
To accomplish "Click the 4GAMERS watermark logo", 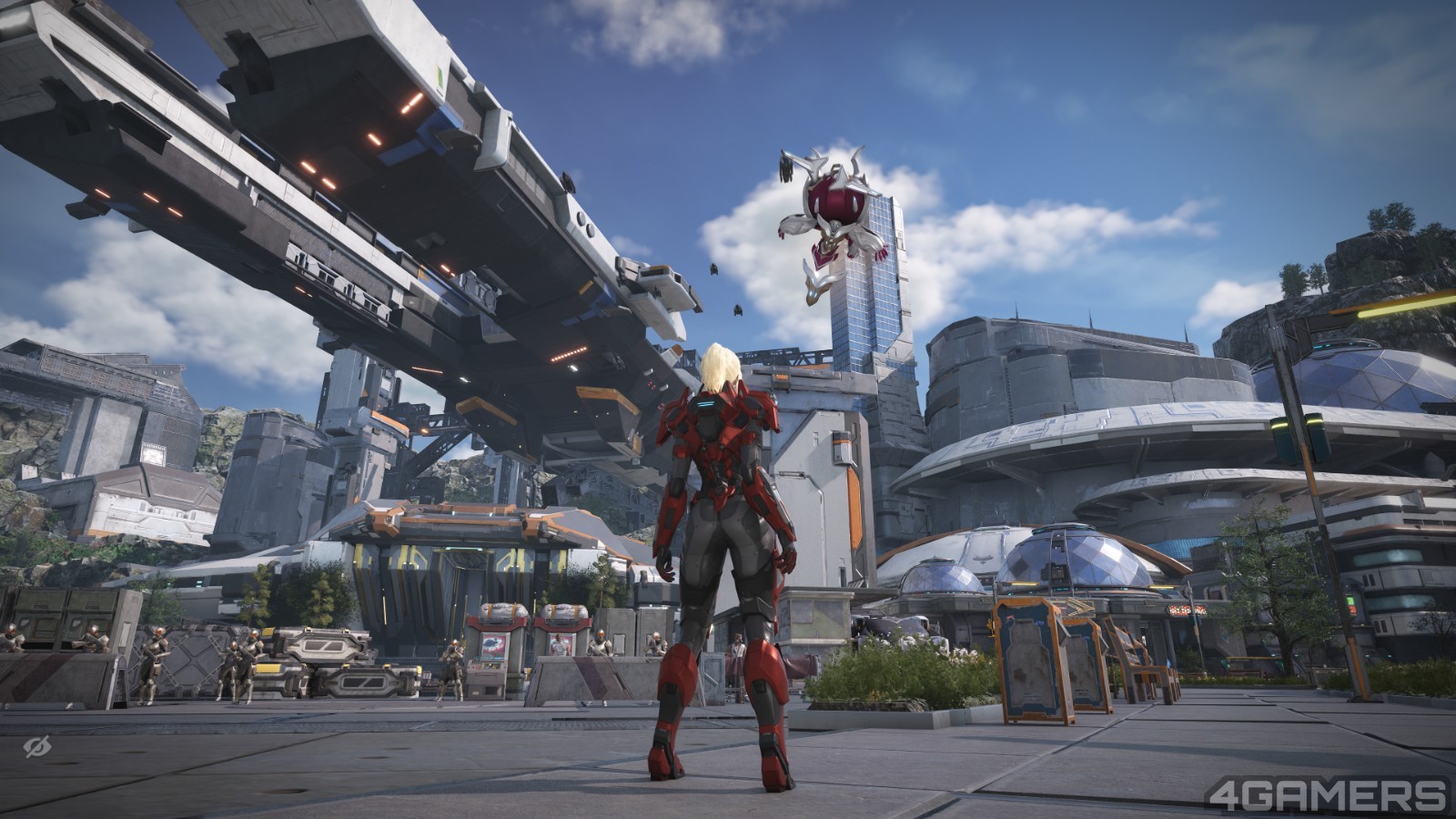I will point(1327,794).
